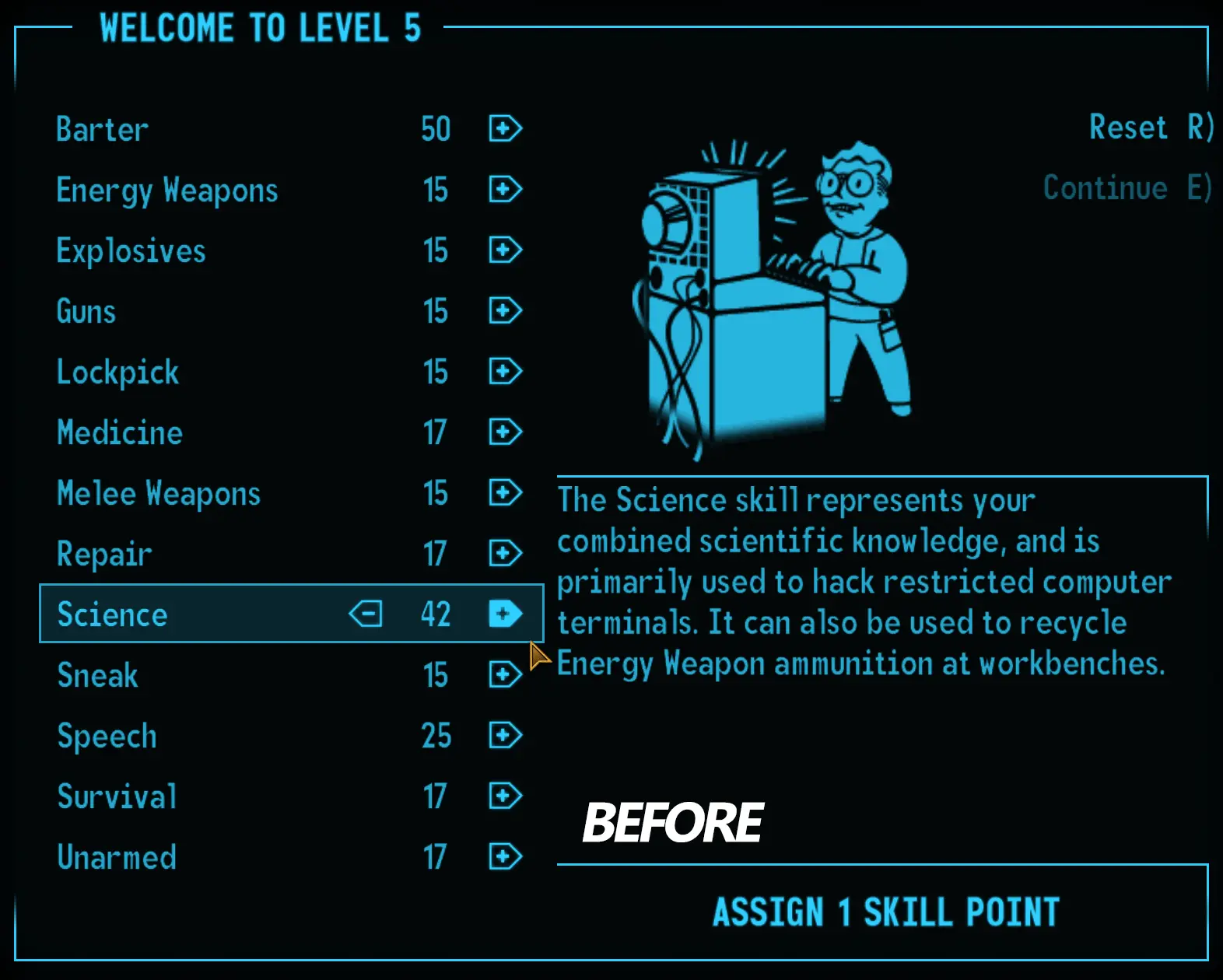Click the plus icon beside Energy Weapons

pyautogui.click(x=504, y=190)
